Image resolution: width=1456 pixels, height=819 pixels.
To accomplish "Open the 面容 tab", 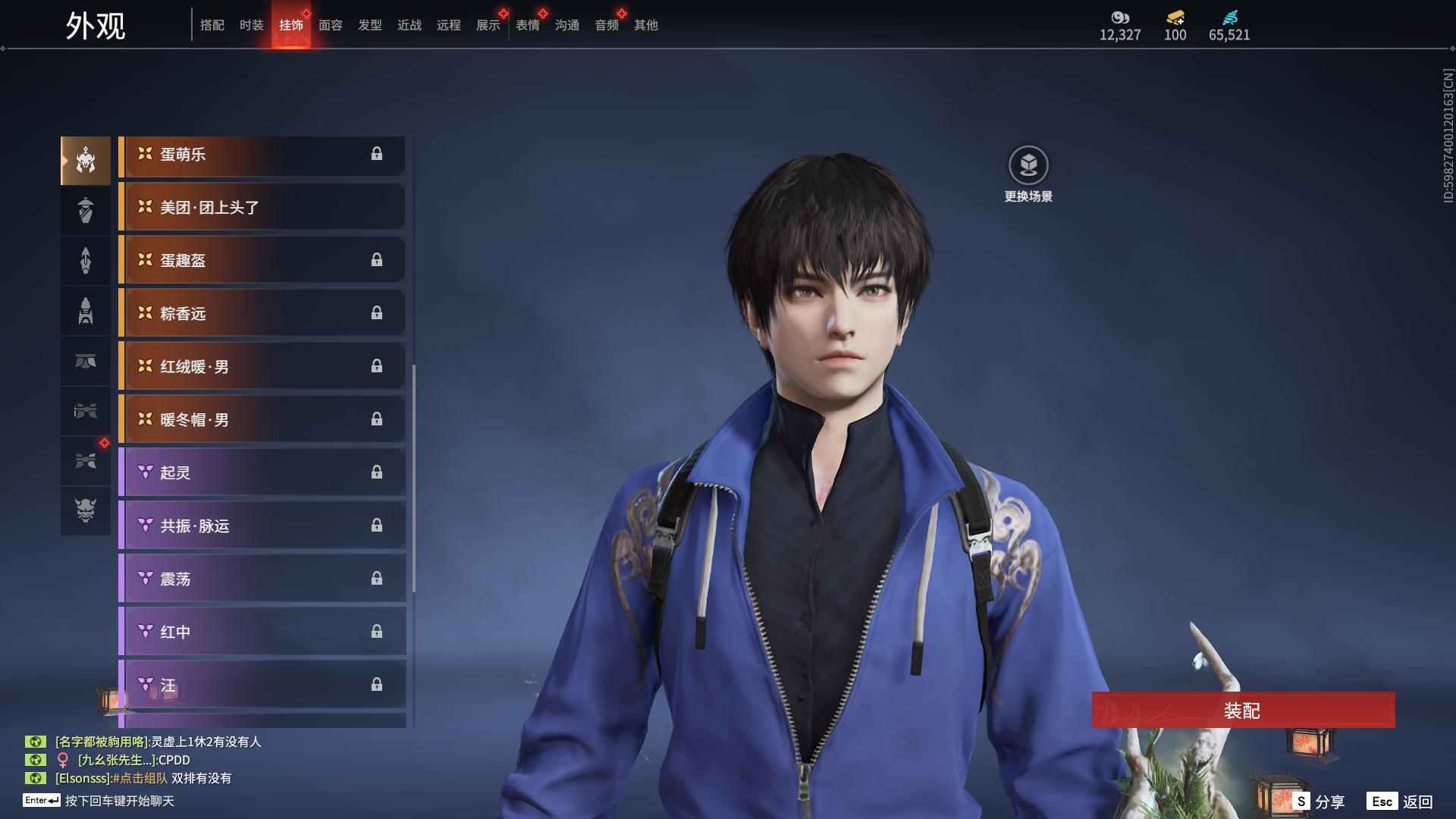I will 332,25.
